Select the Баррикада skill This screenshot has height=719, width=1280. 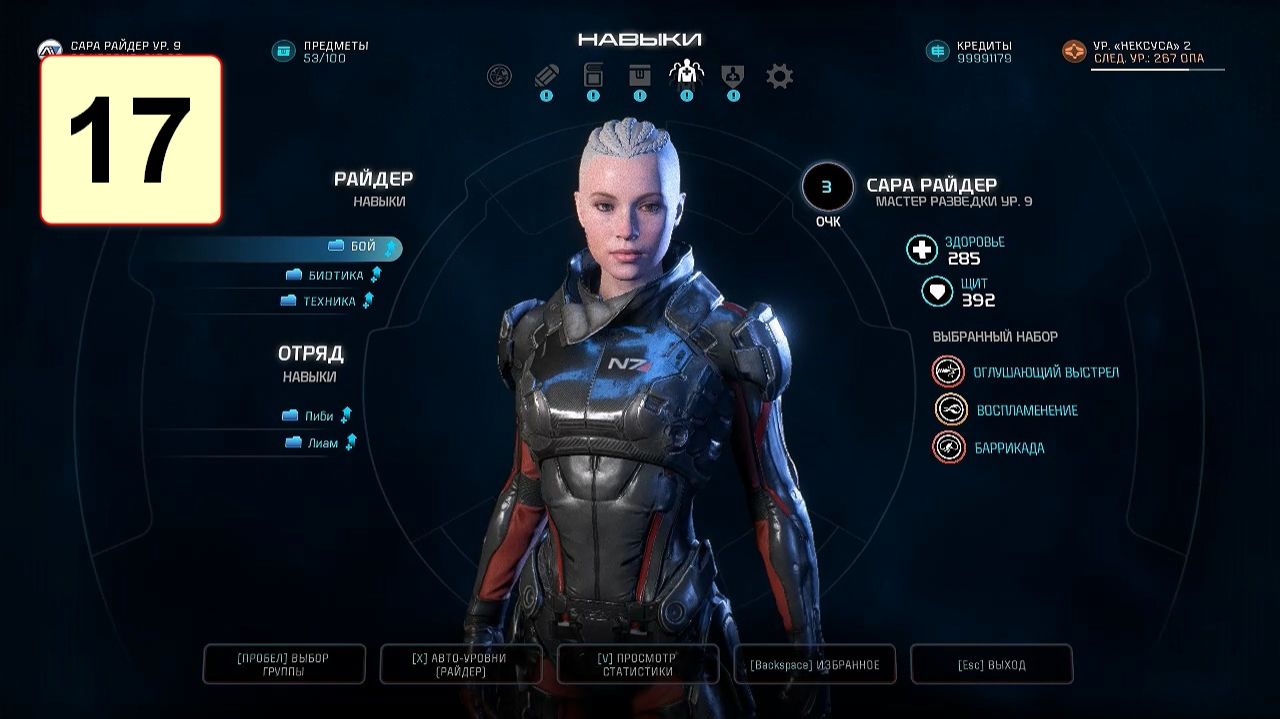coord(1009,448)
